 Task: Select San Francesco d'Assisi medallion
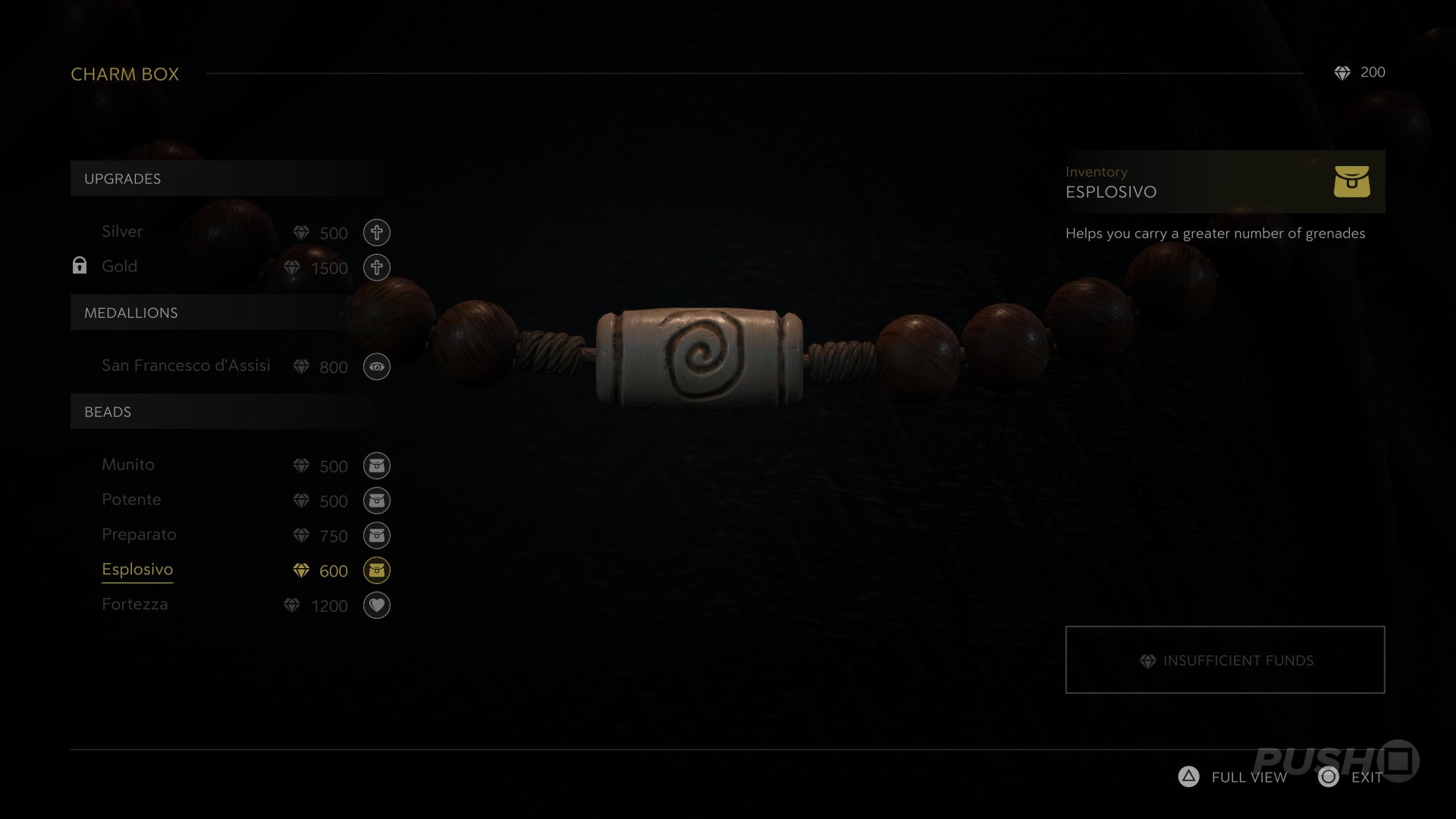[x=186, y=366]
